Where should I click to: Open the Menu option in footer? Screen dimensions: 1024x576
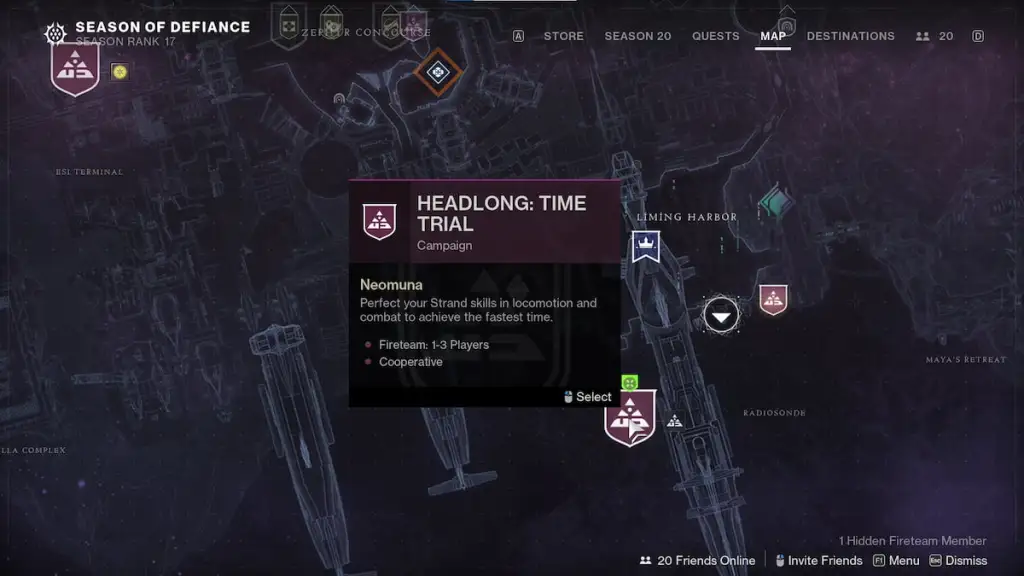(896, 561)
